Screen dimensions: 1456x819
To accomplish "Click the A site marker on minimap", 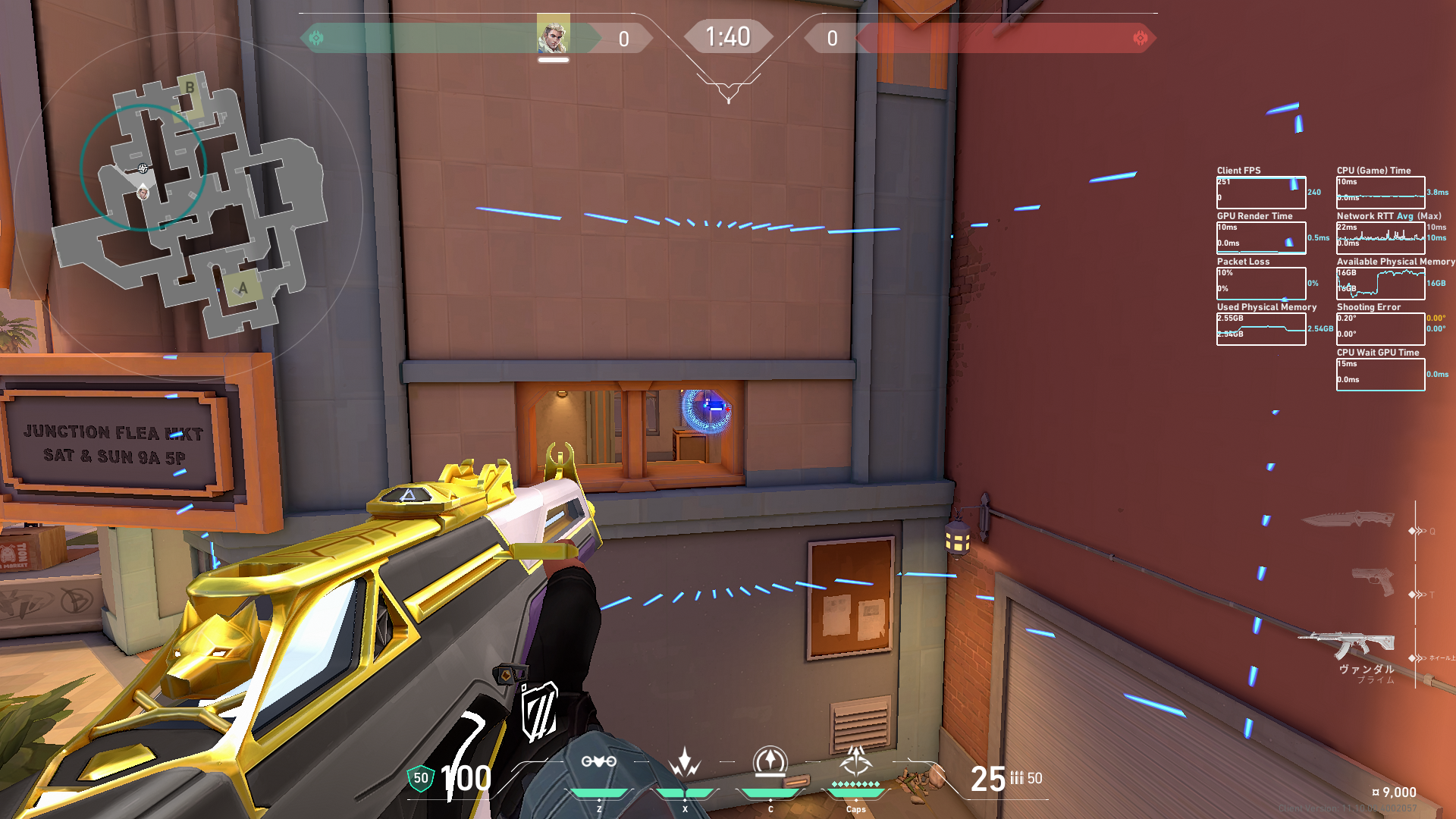I will [x=243, y=288].
